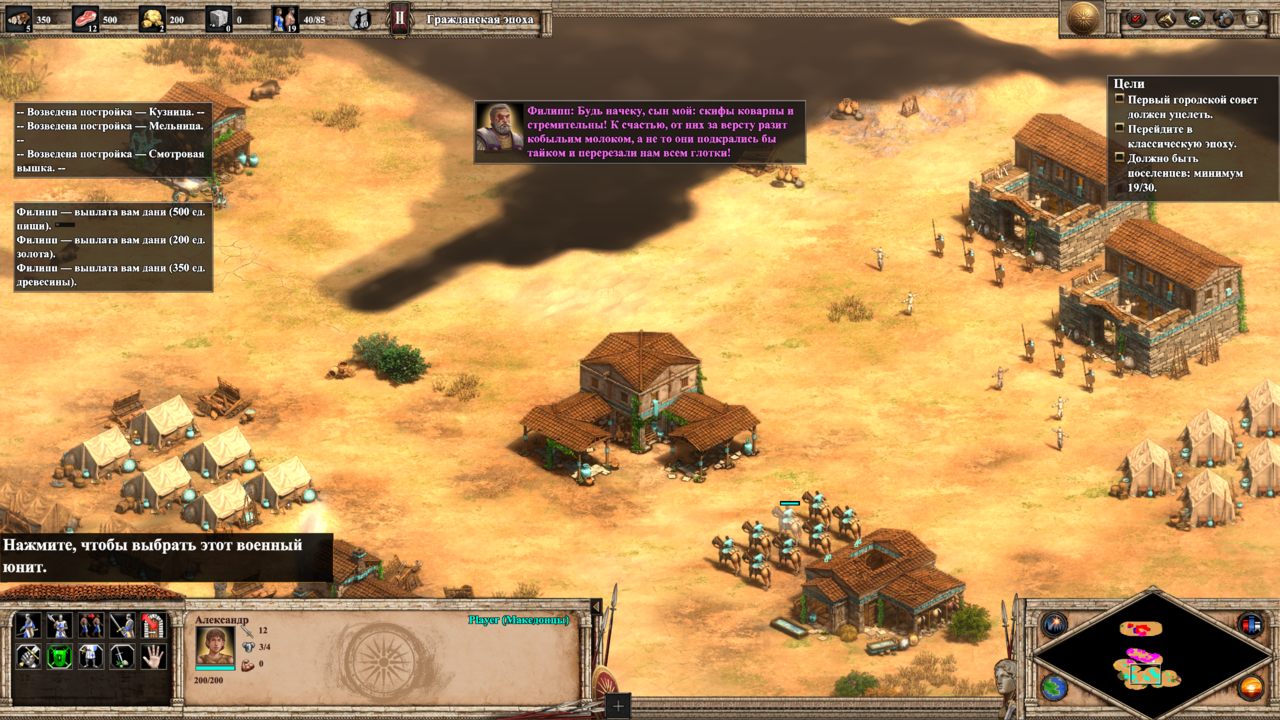The height and width of the screenshot is (720, 1280).
Task: Select the garrison command with red arrow
Action: point(153,626)
